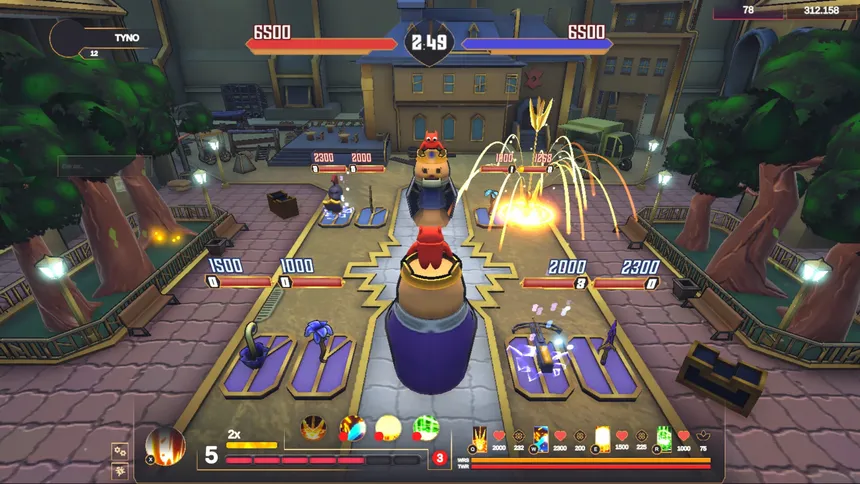Viewport: 860px width, 484px height.
Task: Choose the blue and orange ability icon
Action: click(x=353, y=428)
